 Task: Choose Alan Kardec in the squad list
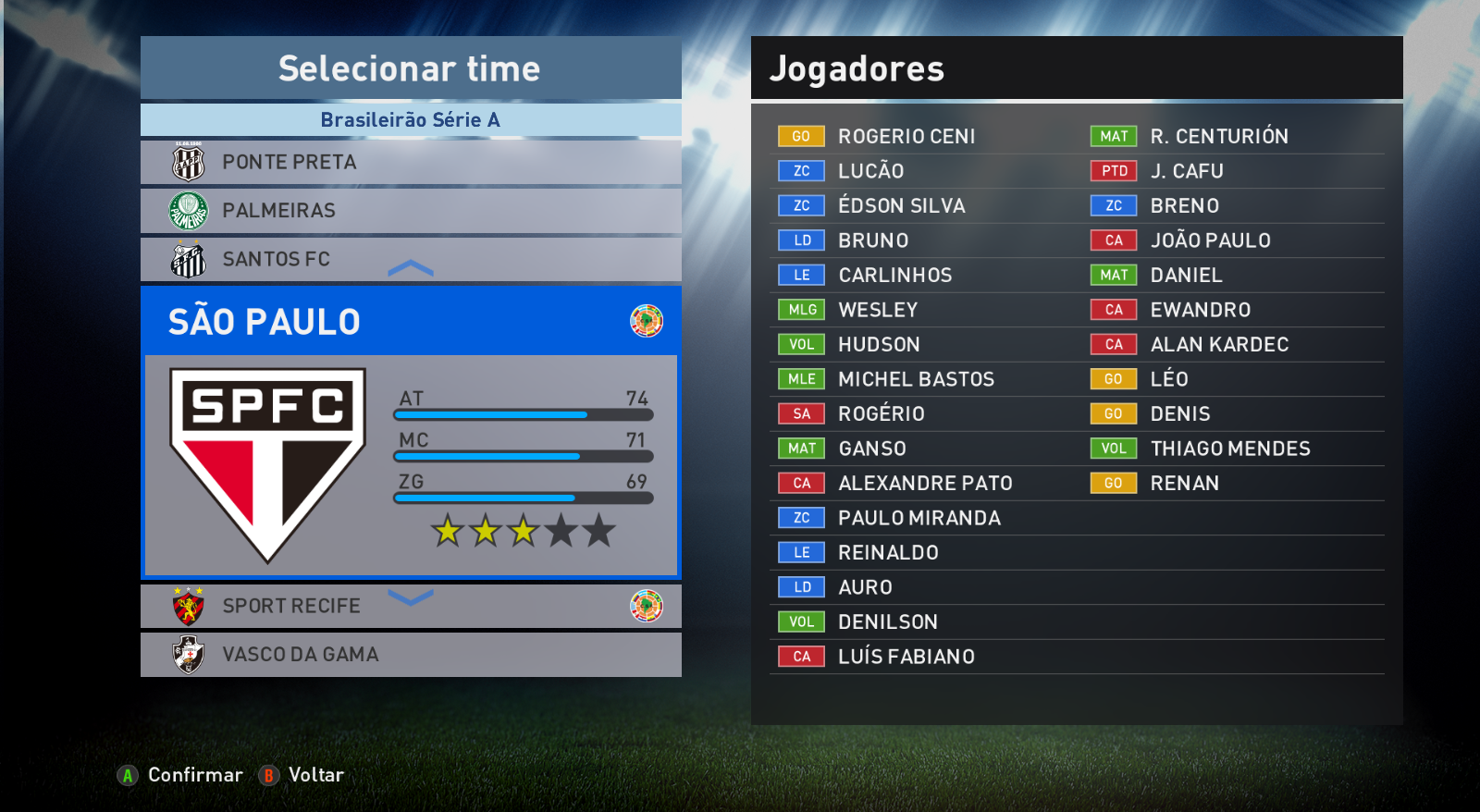(x=1218, y=345)
